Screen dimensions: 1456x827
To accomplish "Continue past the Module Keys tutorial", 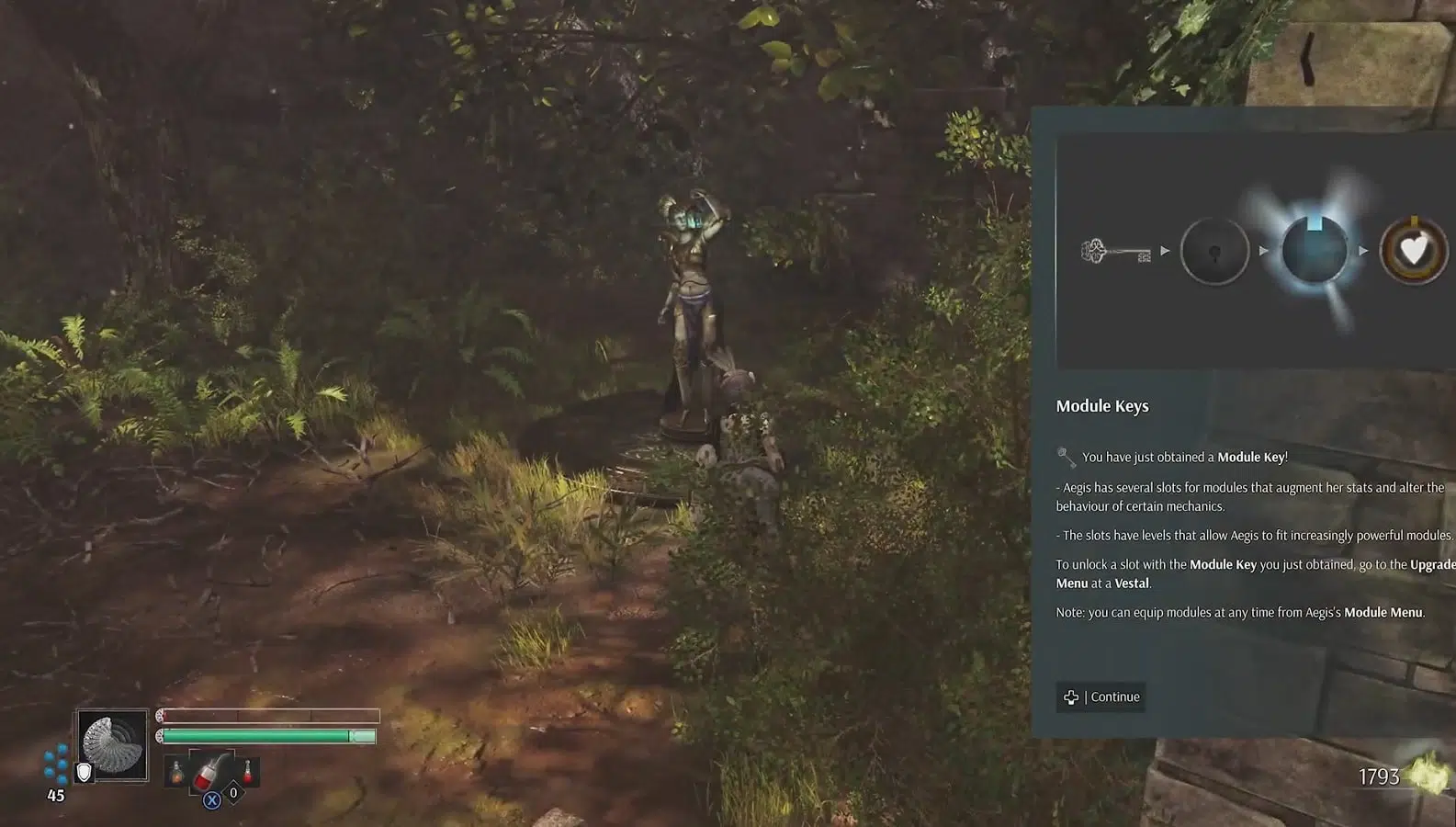I will 1101,697.
